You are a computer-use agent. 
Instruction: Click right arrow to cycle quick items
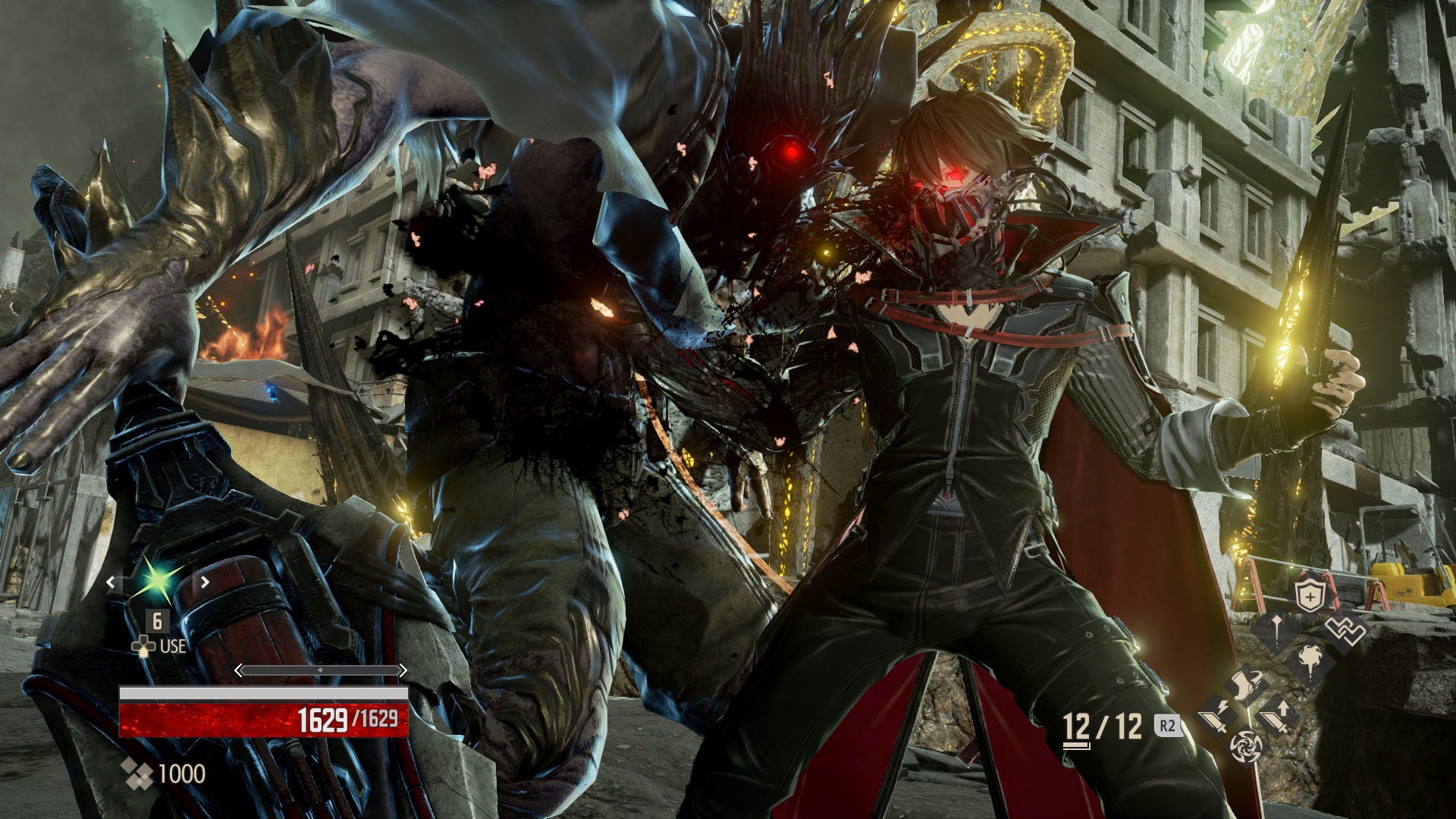click(x=203, y=582)
